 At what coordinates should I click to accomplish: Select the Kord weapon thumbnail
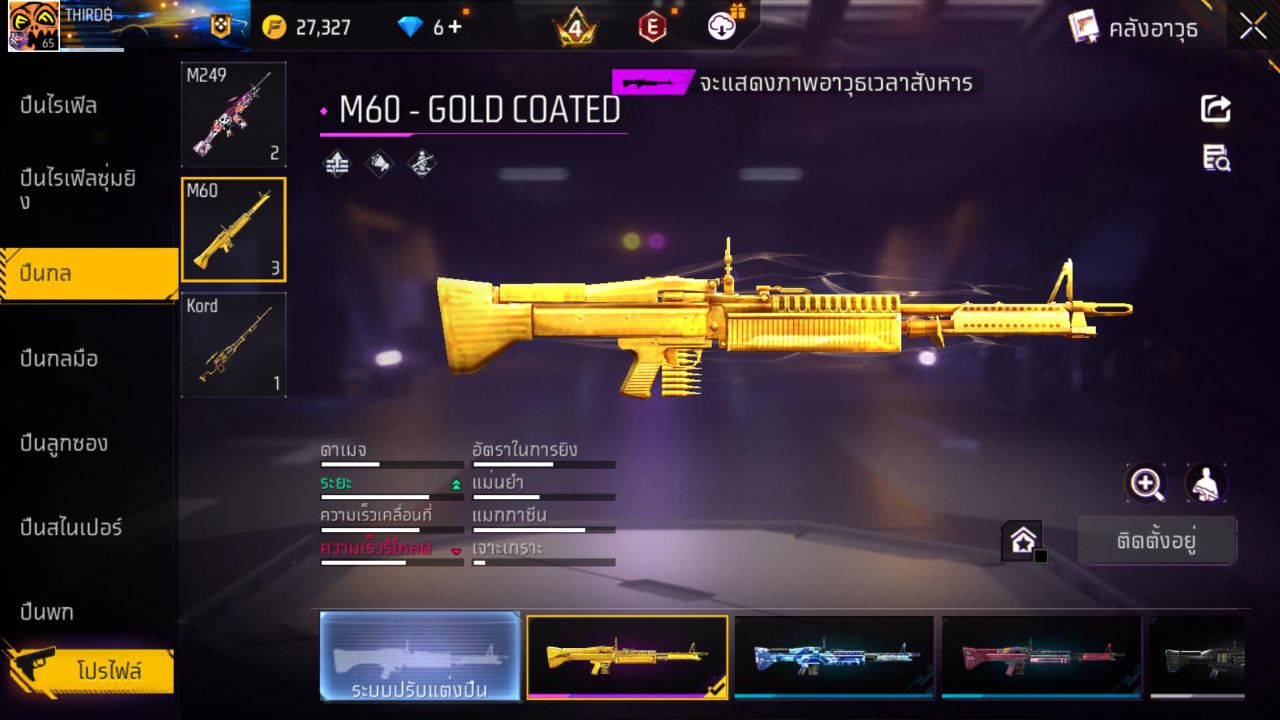(233, 345)
